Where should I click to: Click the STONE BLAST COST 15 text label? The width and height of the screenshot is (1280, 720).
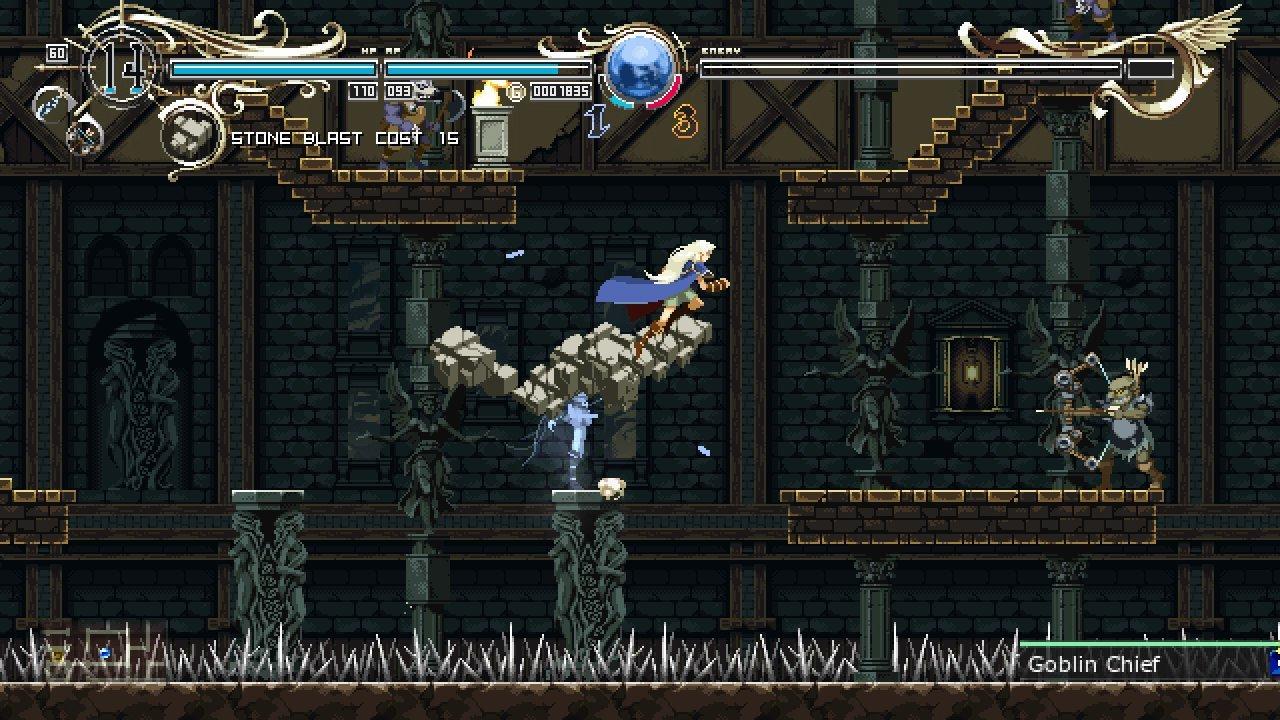pyautogui.click(x=344, y=137)
